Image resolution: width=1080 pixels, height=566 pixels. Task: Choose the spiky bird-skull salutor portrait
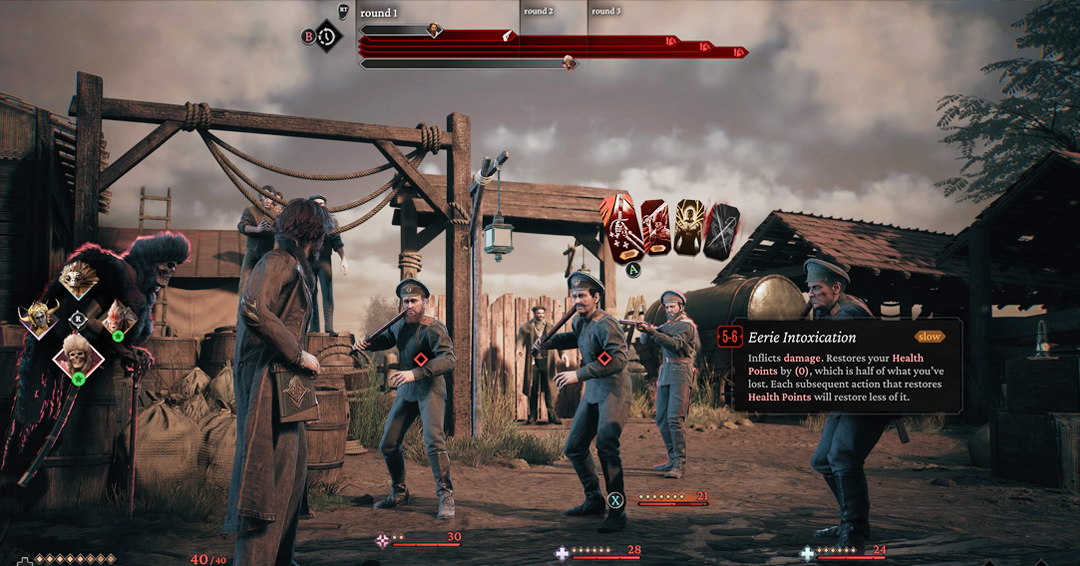point(78,279)
